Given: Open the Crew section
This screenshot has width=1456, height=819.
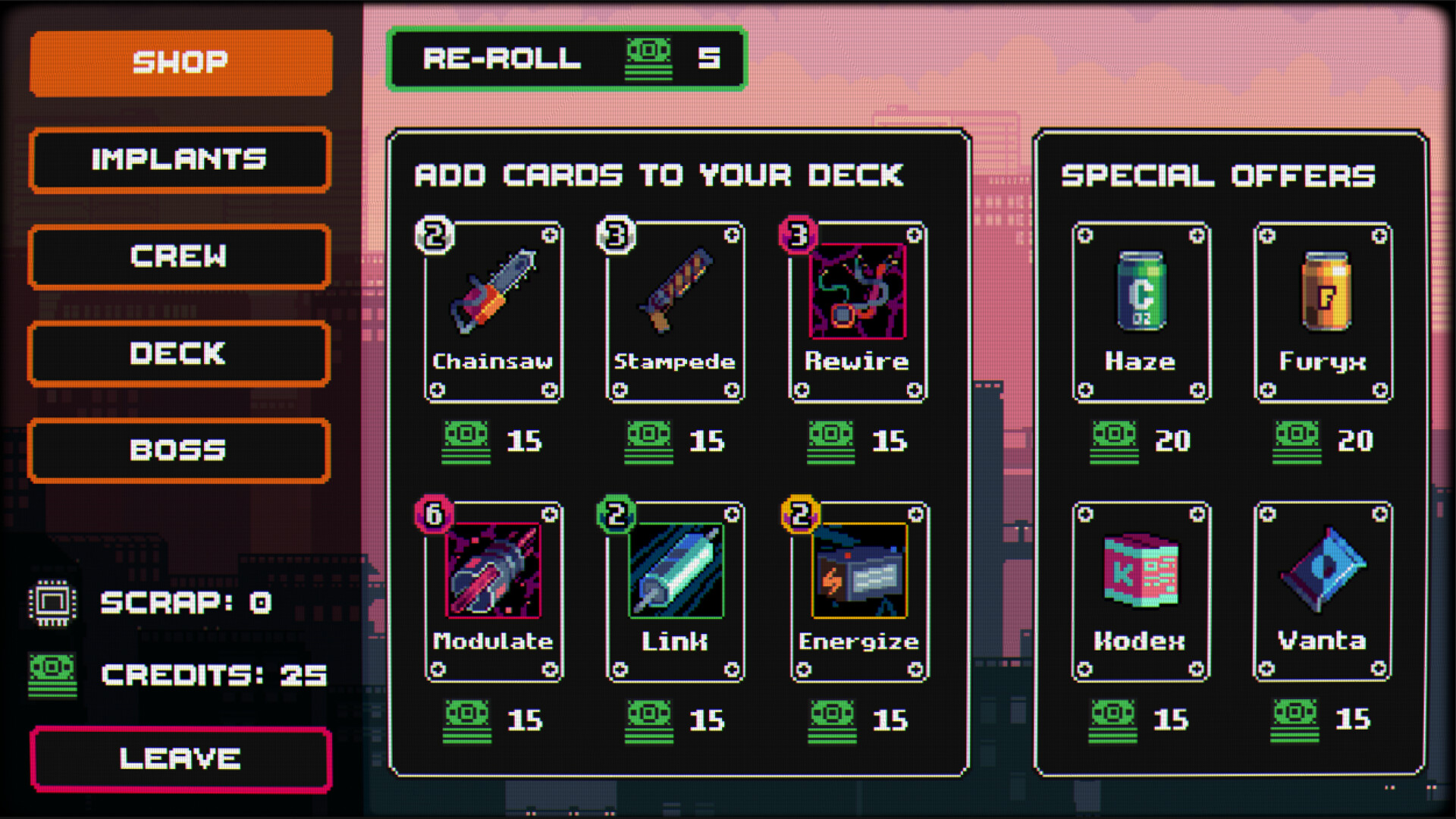Looking at the screenshot, I should tap(178, 256).
